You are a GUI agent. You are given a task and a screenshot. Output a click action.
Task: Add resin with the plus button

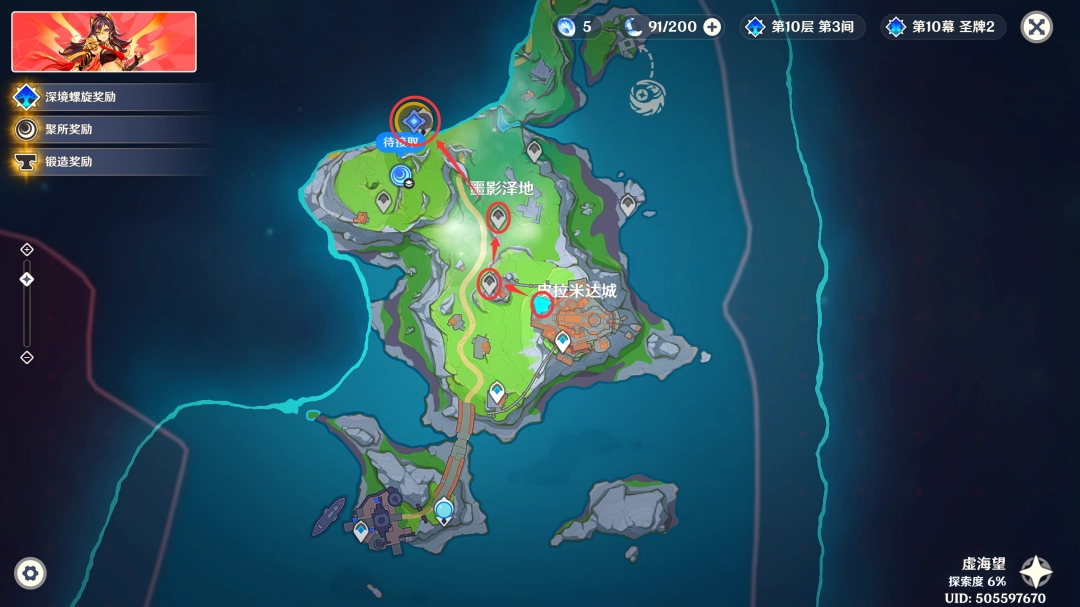(712, 27)
